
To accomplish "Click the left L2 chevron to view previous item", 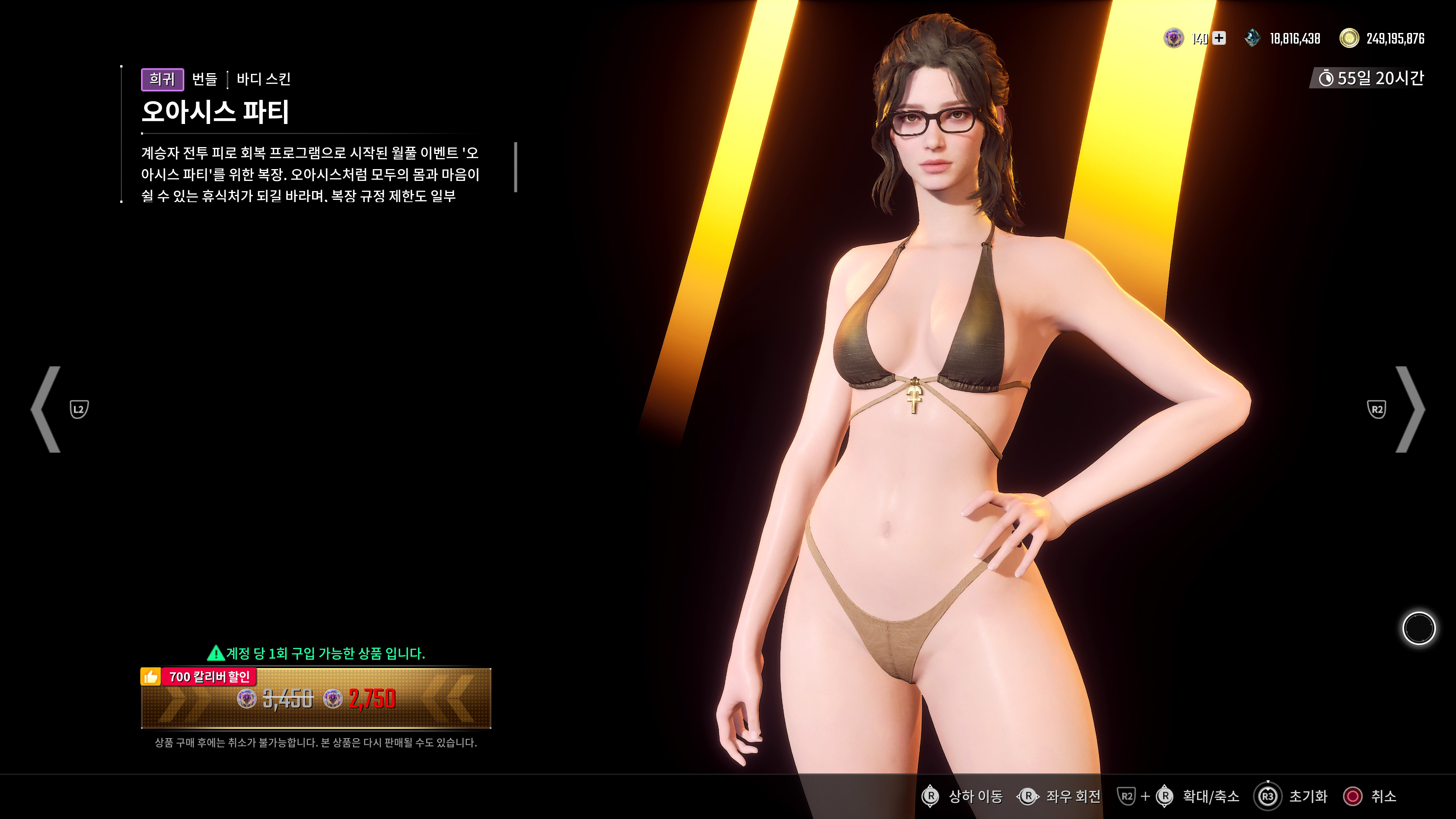I will 48,410.
